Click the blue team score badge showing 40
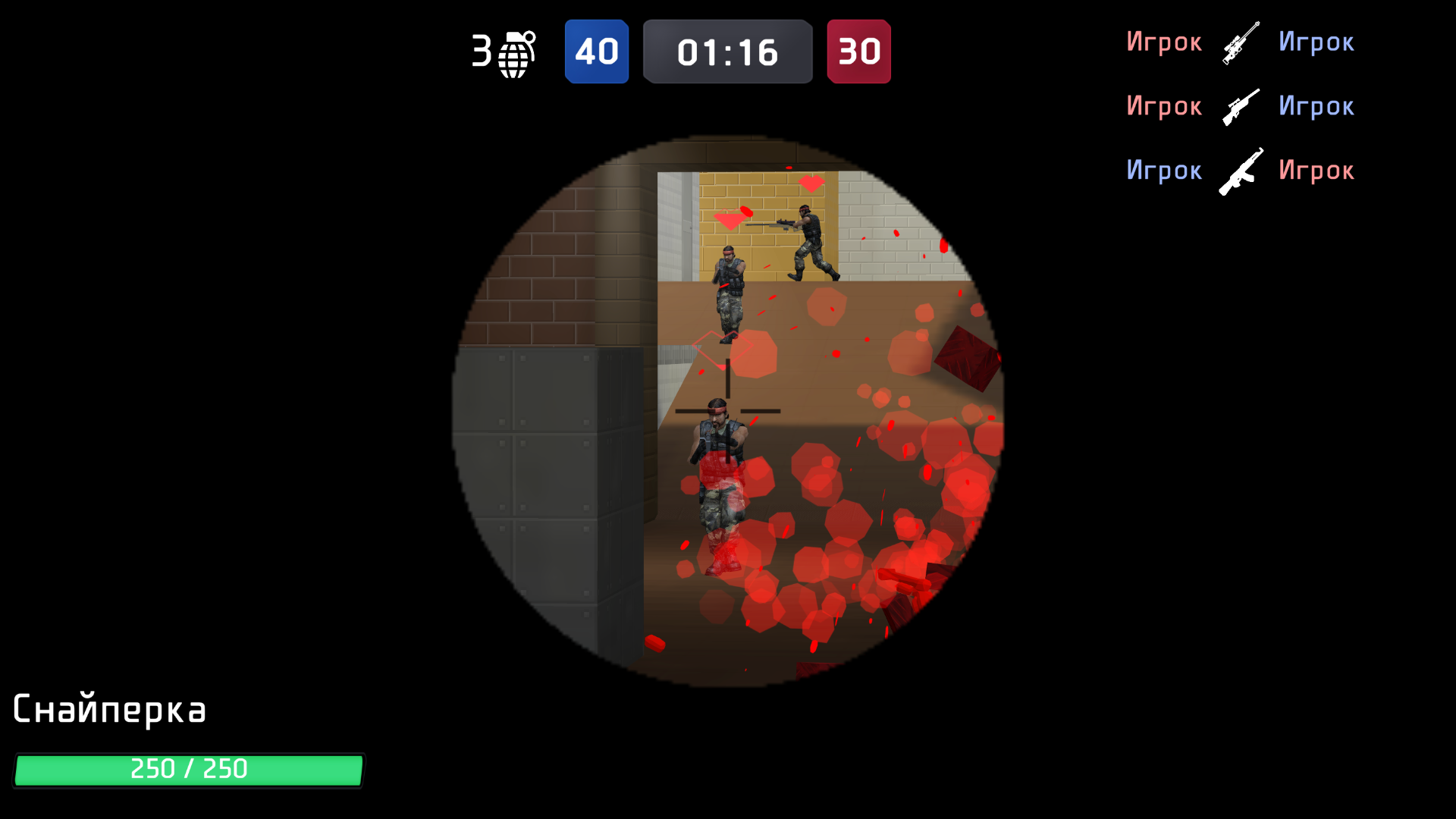 [597, 52]
